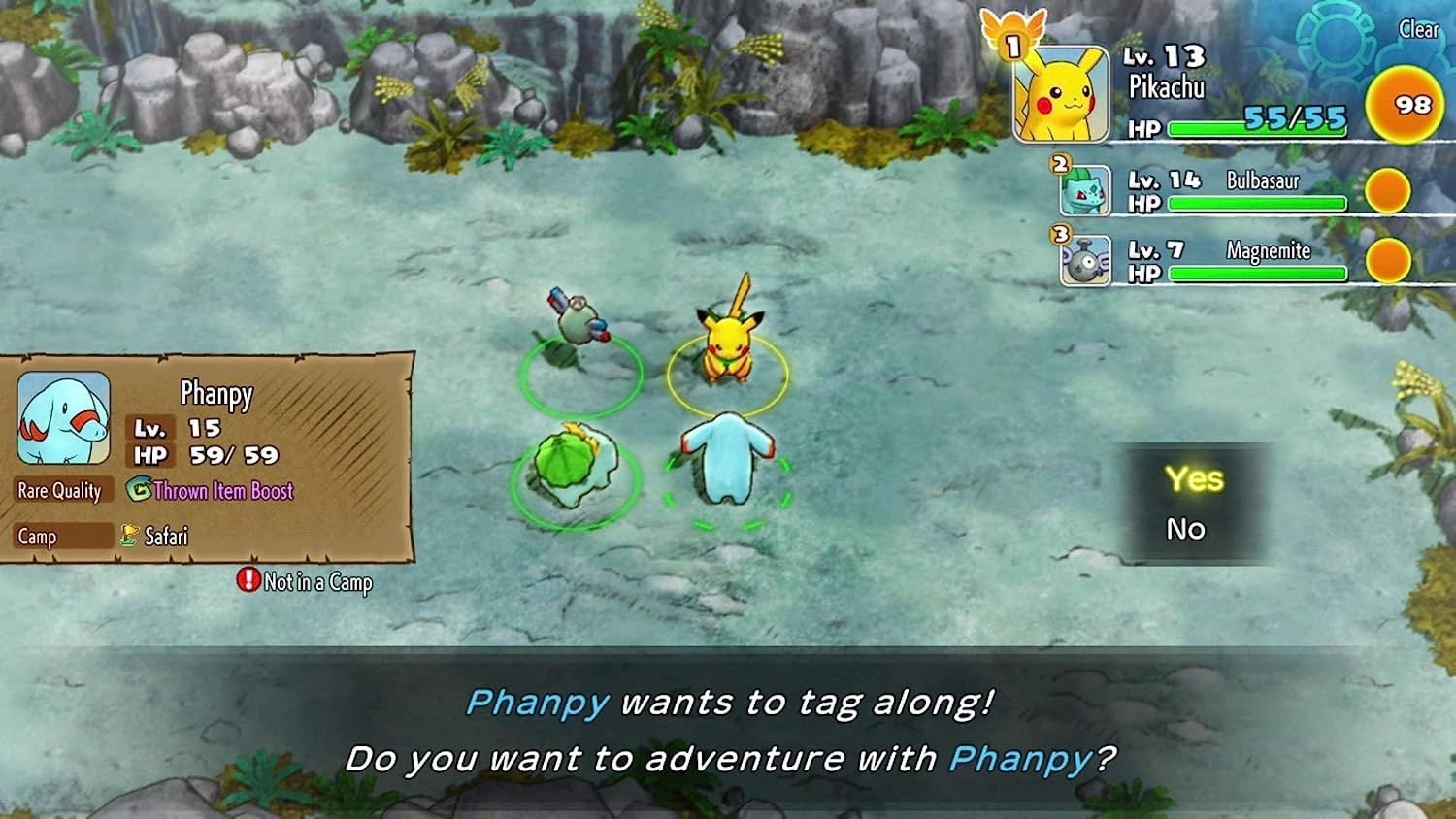Select No to decline Phanpy
The image size is (1456, 819).
pos(1185,529)
